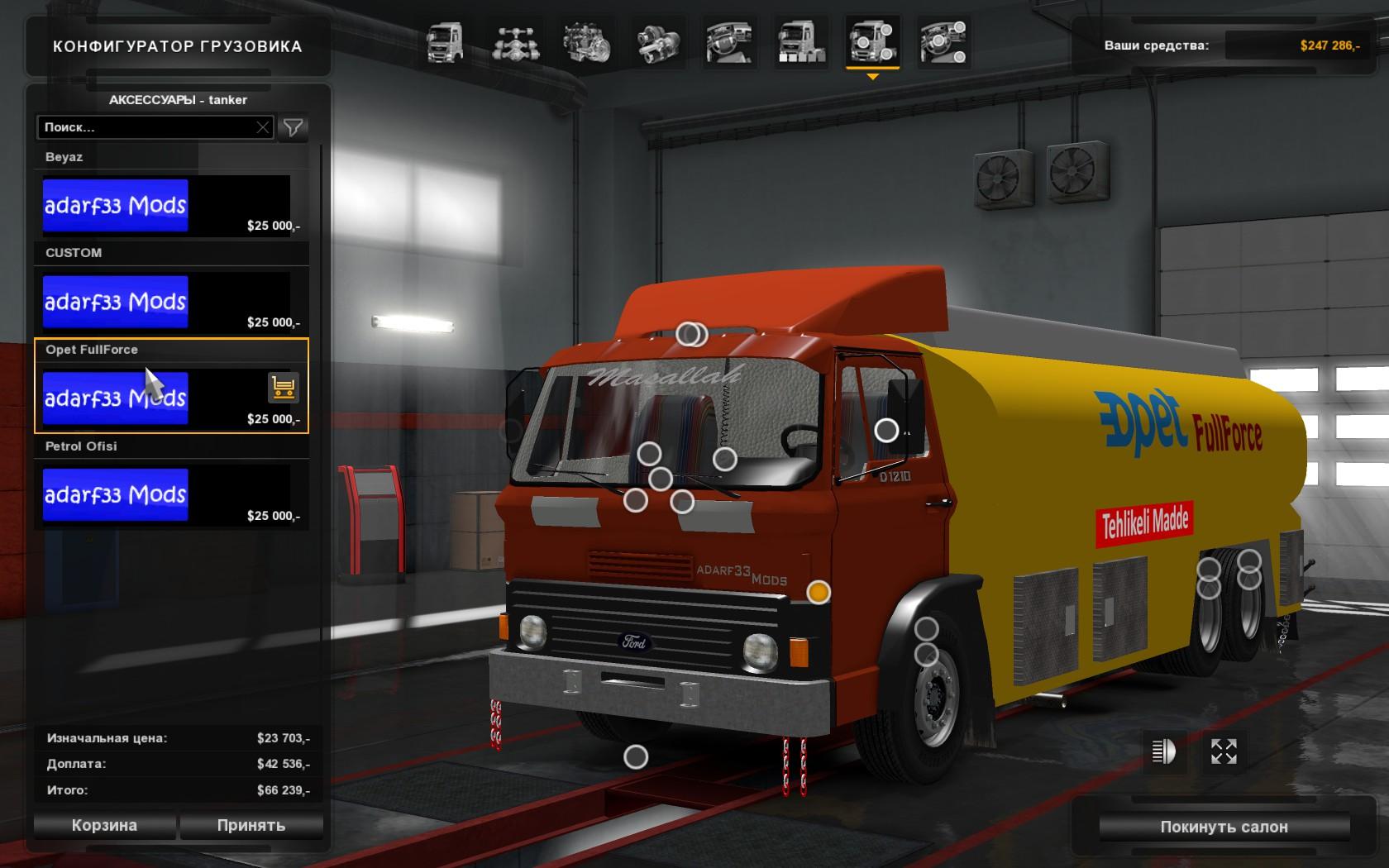Leave the shop via Покинуть салон
Viewport: 1389px width, 868px height.
tap(1224, 827)
